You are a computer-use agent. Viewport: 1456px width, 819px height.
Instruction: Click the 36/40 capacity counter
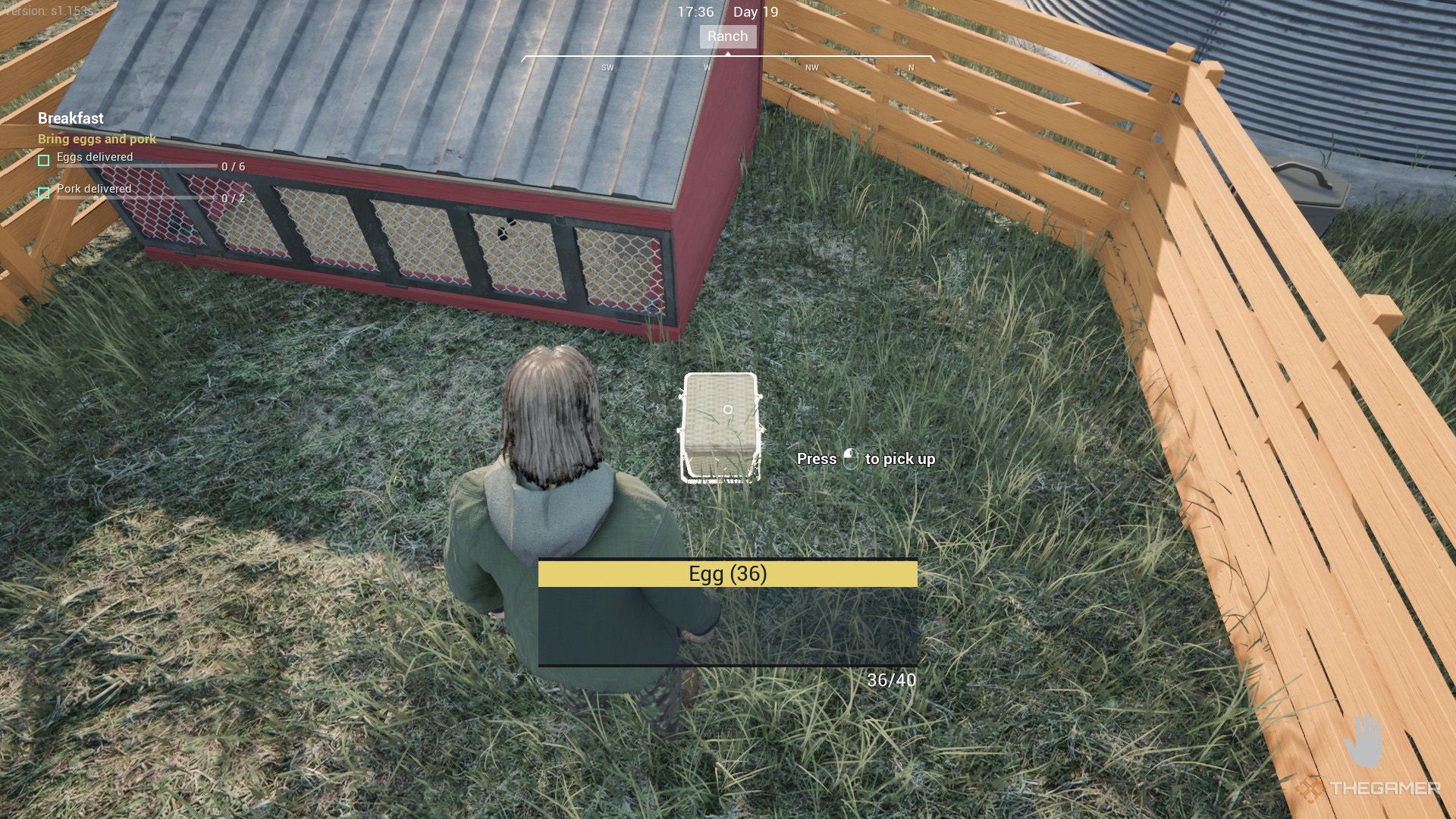pos(892,680)
